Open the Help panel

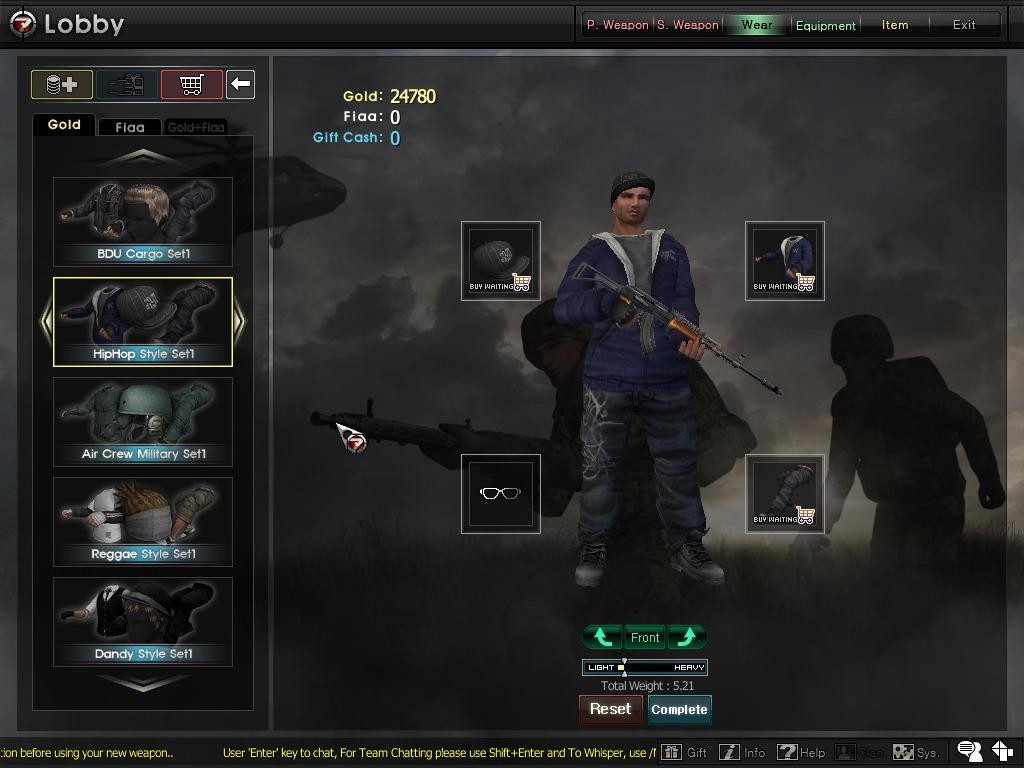pos(802,752)
